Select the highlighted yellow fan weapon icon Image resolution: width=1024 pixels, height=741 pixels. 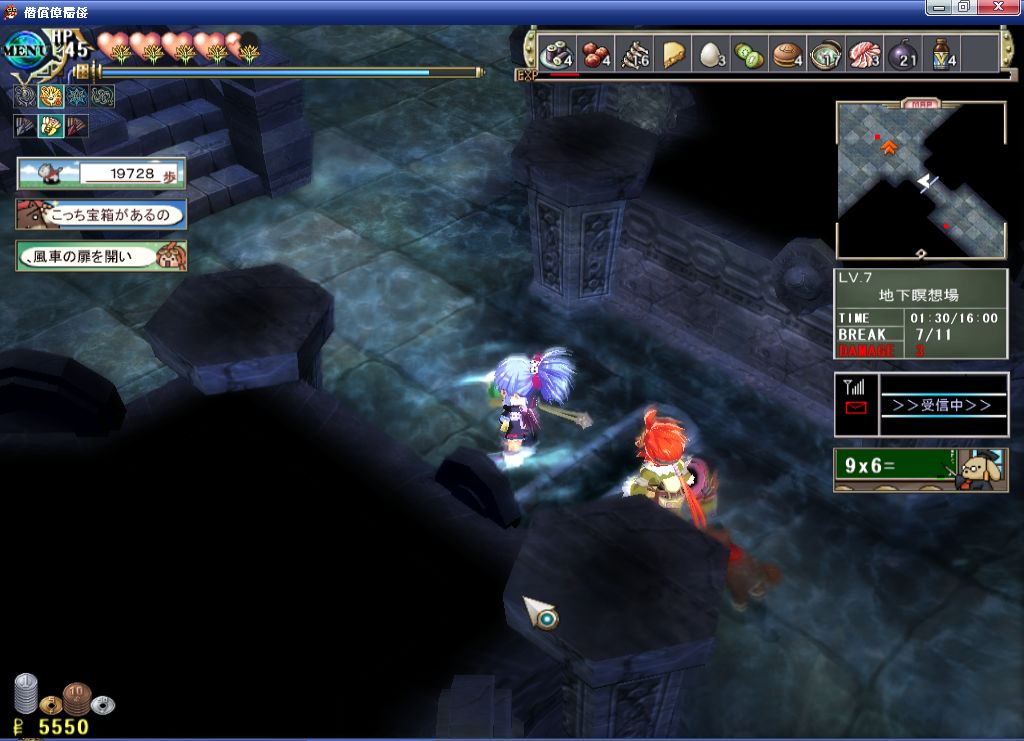[x=51, y=126]
